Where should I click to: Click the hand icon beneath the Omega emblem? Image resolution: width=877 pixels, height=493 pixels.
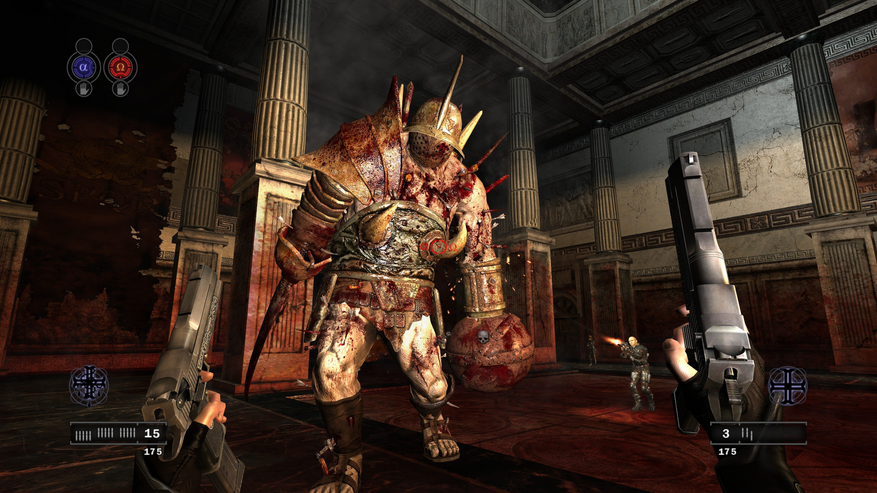120,89
